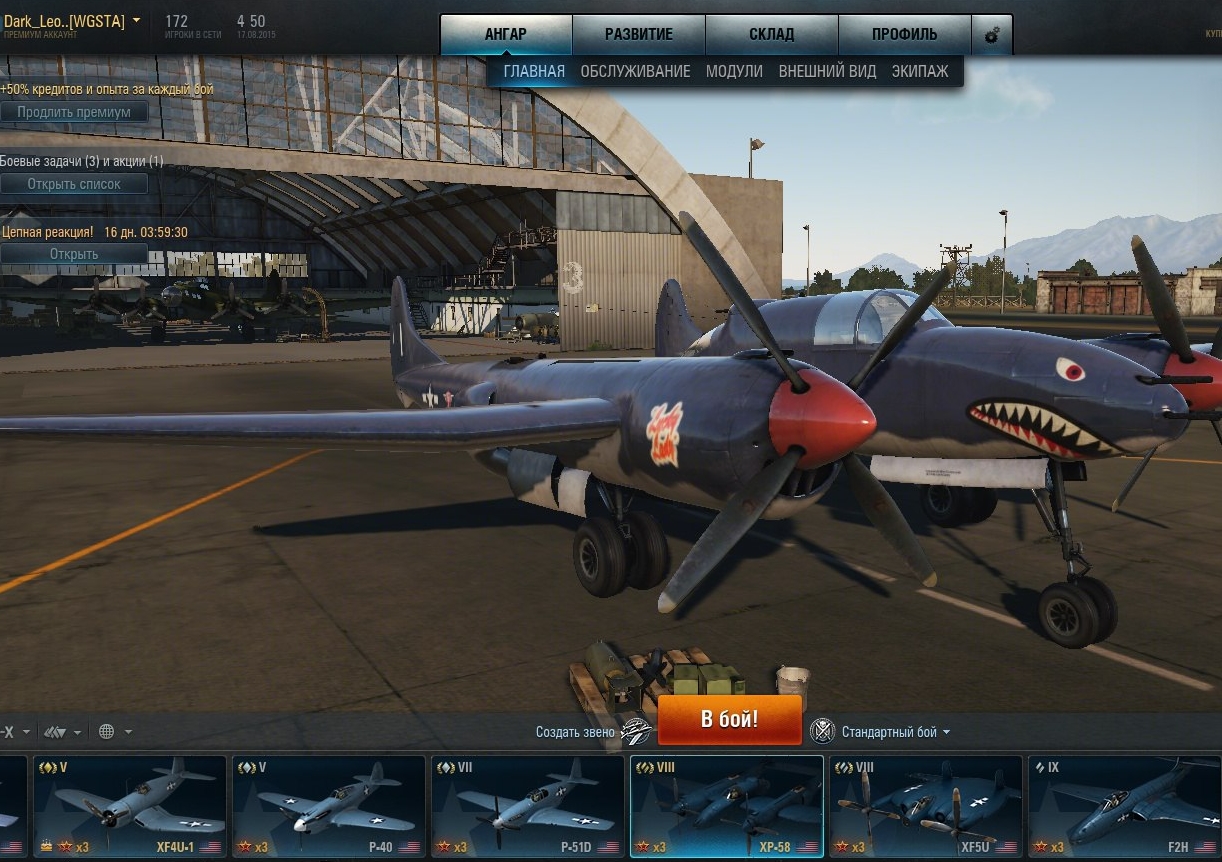
Task: Open ВНЕШНИЙ ВИД customization
Action: [x=827, y=71]
